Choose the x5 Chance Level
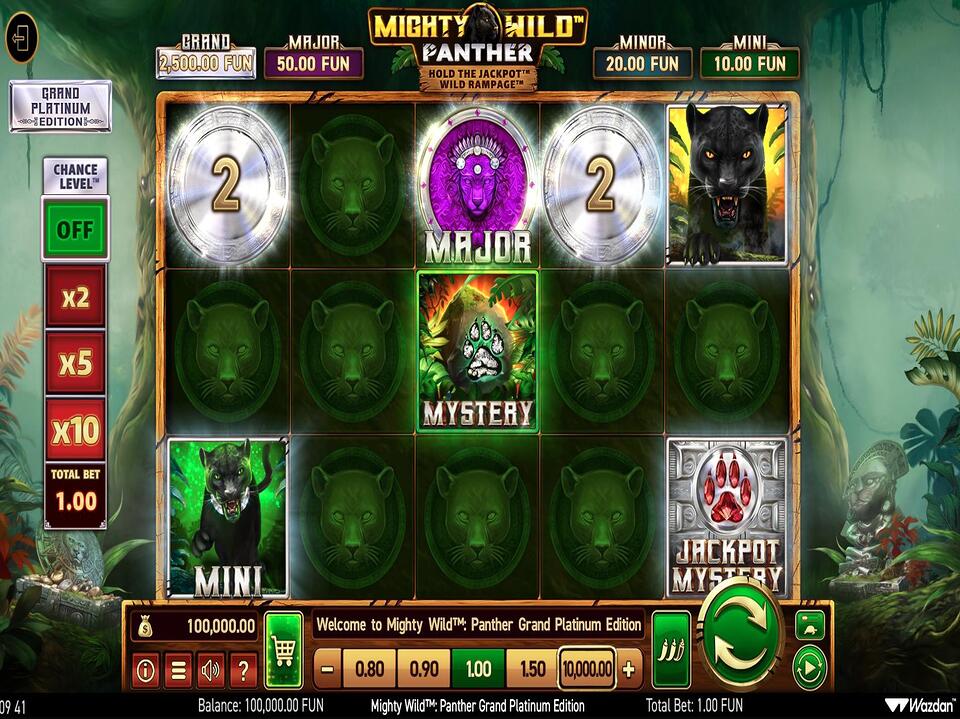This screenshot has height=719, width=960. [x=75, y=363]
